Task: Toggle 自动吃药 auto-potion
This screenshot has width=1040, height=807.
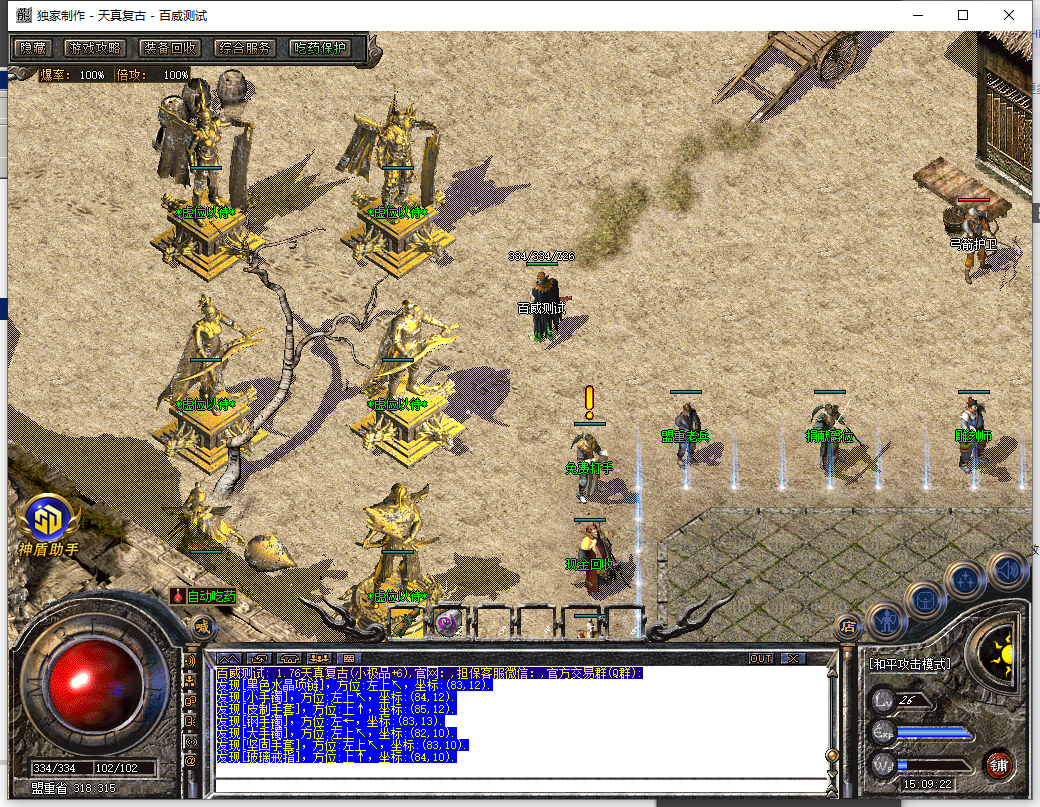Action: (204, 596)
